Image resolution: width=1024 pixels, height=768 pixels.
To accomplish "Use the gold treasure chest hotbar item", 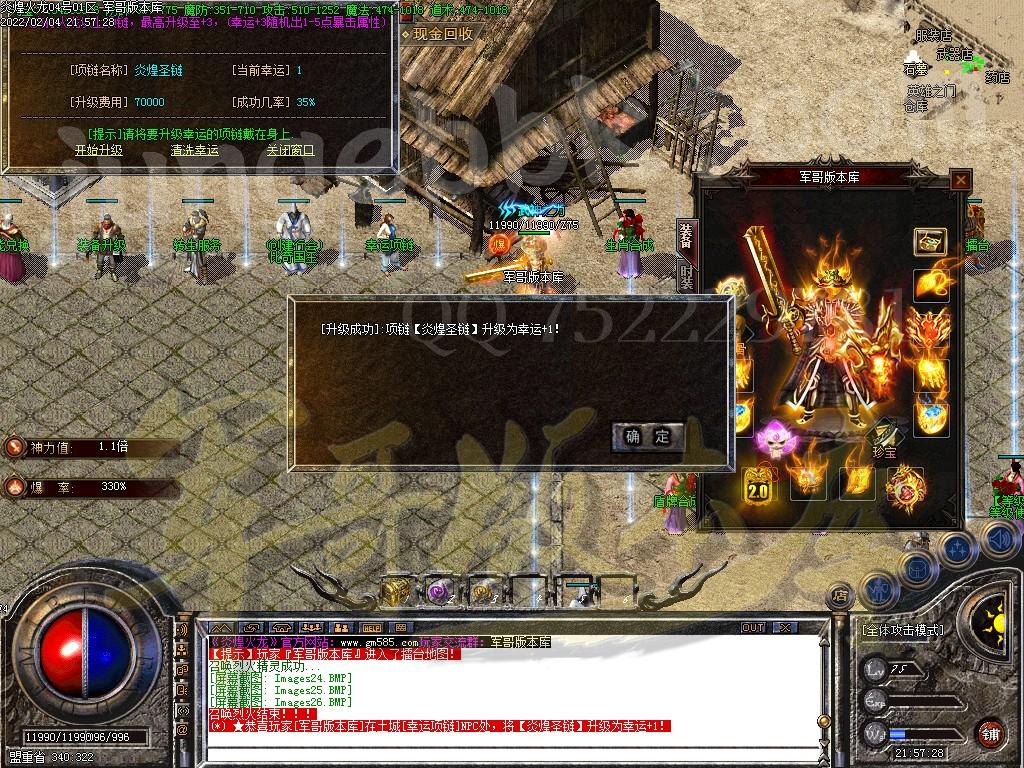I will point(396,591).
